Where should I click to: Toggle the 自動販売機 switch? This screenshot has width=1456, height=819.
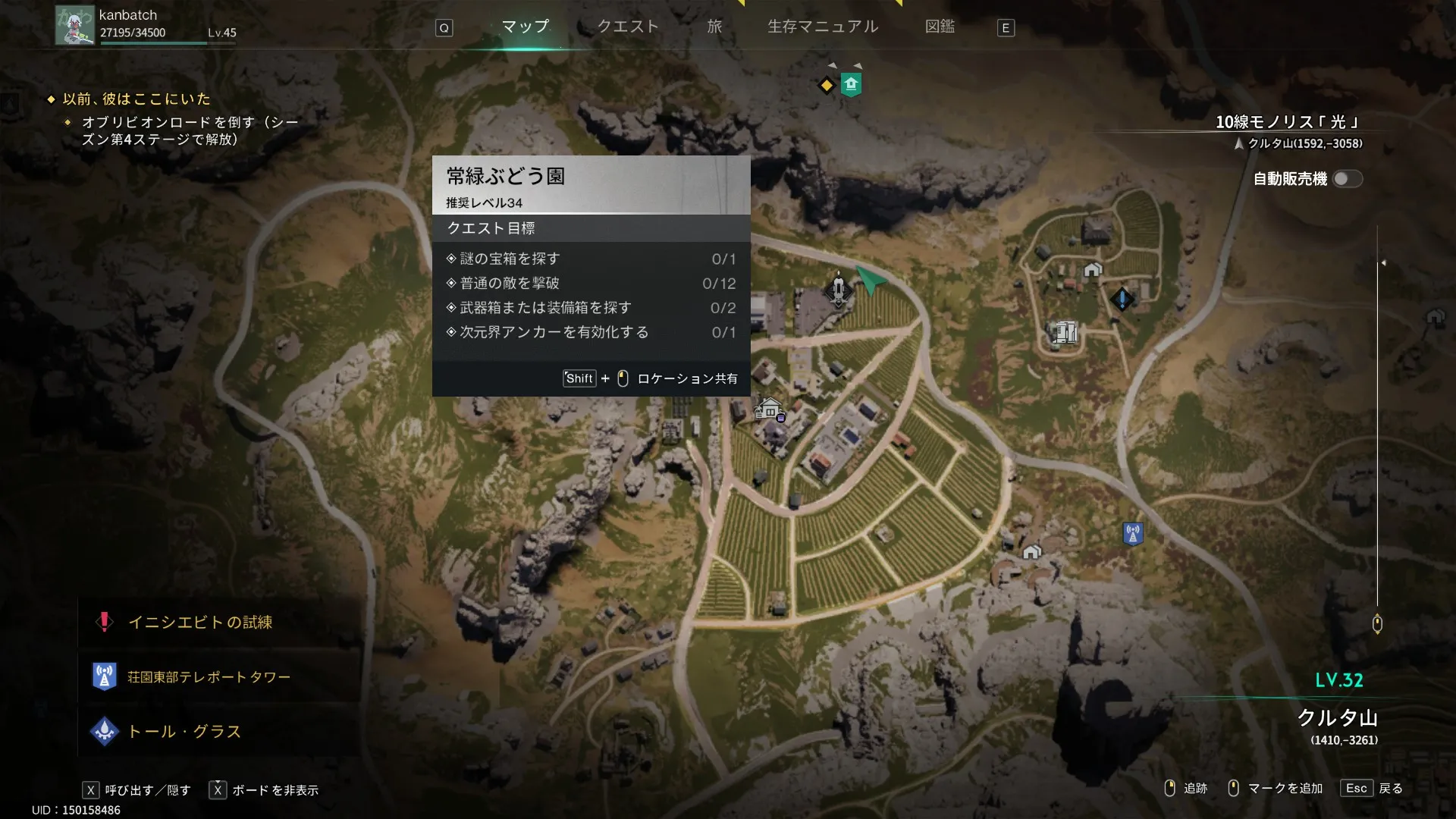pos(1348,179)
